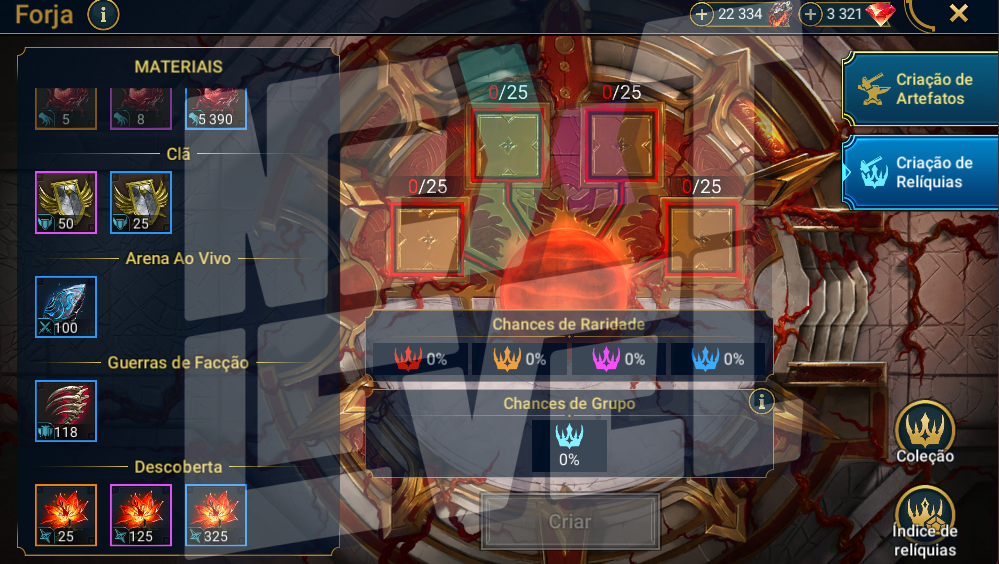
Task: Close the Forja screen
Action: (958, 14)
